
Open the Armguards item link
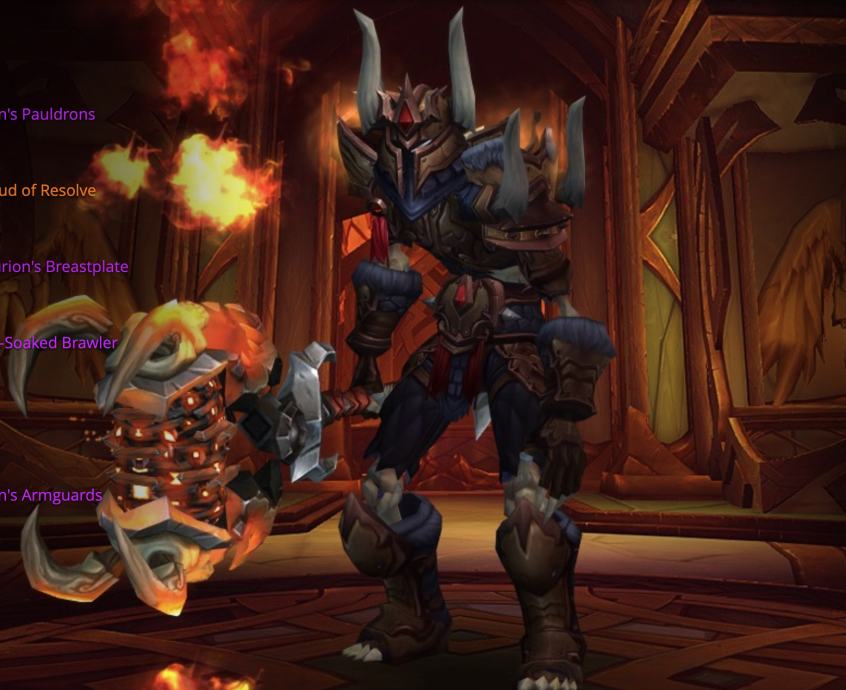(x=51, y=495)
